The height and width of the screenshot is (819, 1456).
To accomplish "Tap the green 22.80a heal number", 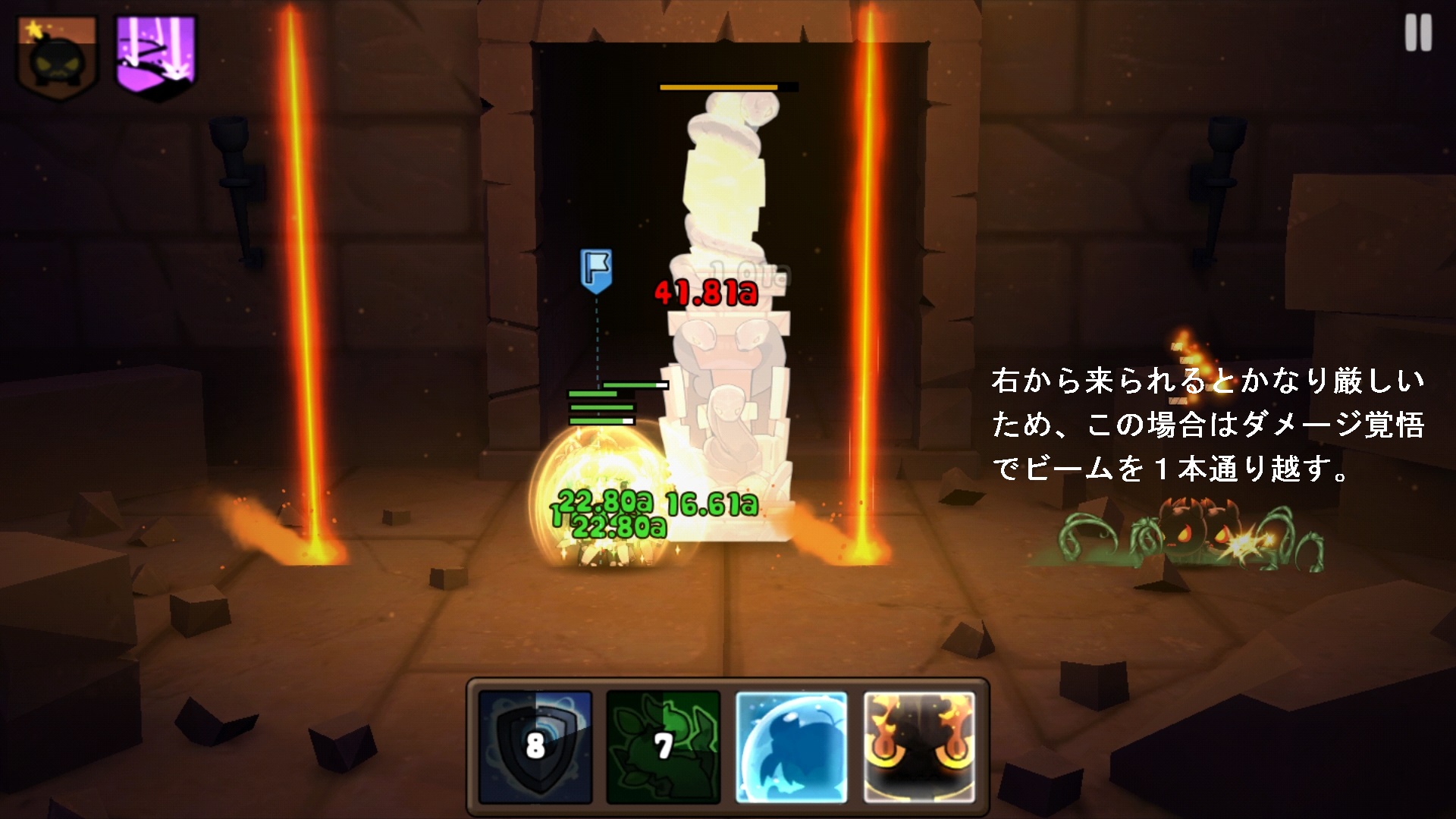I will [603, 500].
